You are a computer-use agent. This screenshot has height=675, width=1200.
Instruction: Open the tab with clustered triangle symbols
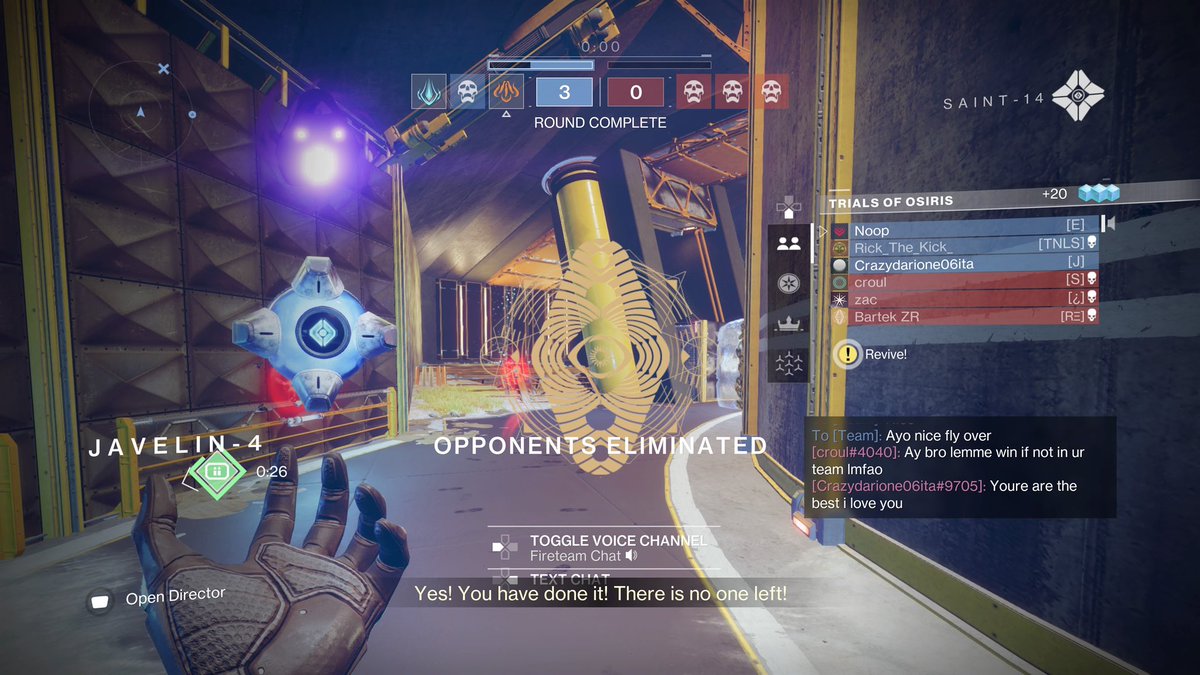pyautogui.click(x=788, y=365)
